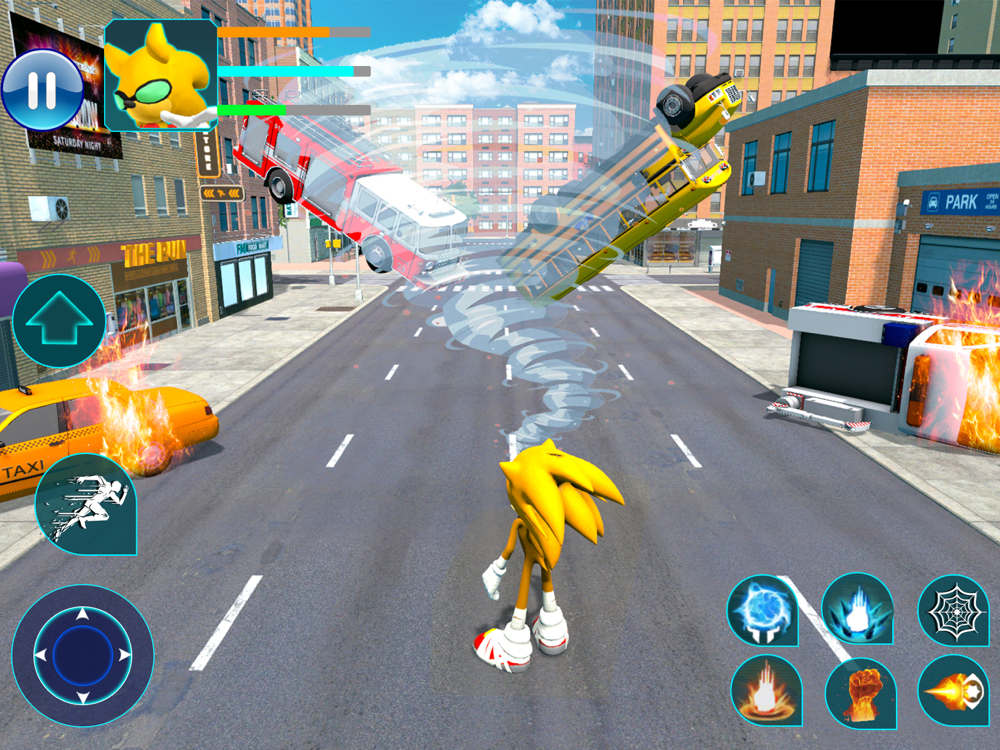Launch the fireball dash ability
Screen dimensions: 1000x750
[x=953, y=690]
